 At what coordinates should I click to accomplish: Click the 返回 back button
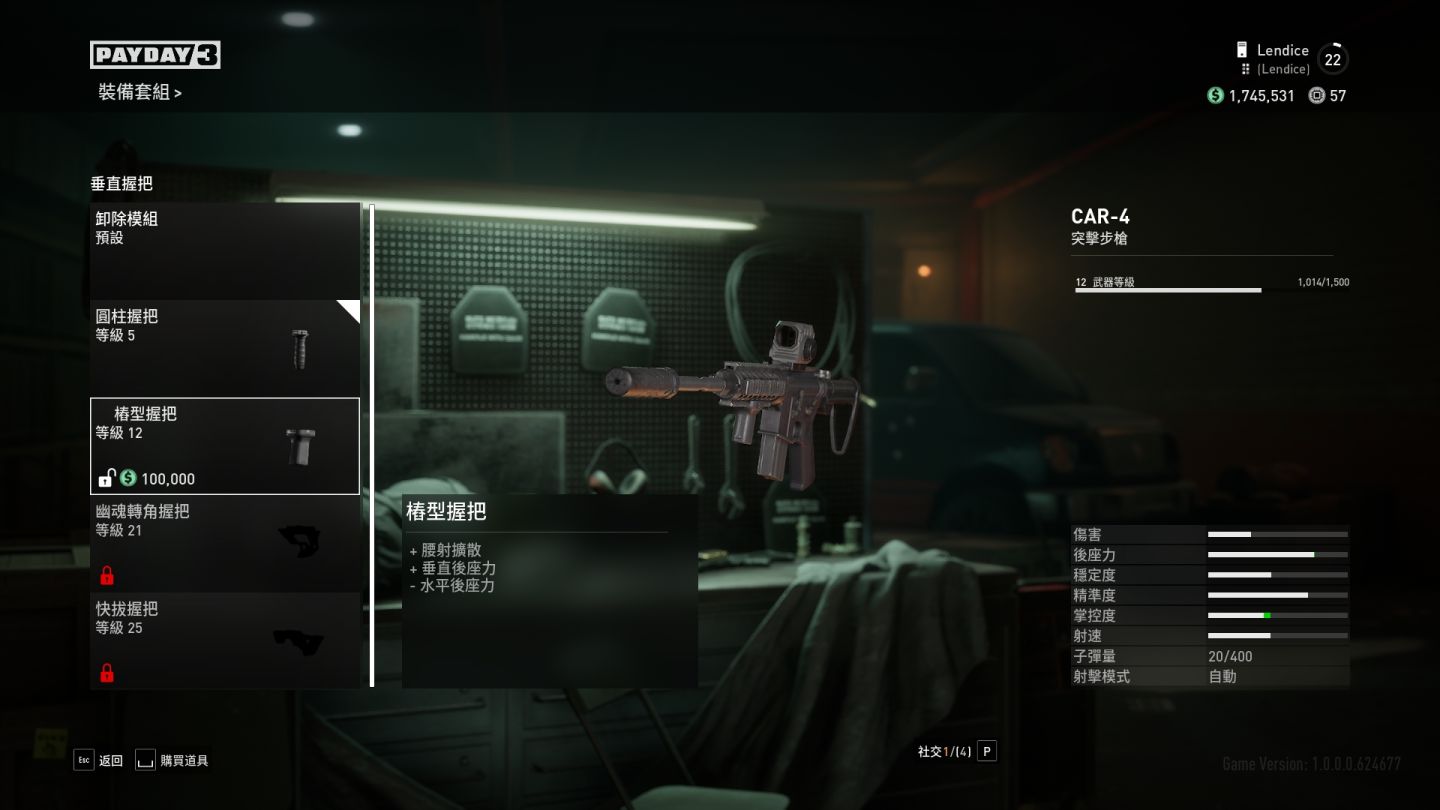click(x=98, y=760)
